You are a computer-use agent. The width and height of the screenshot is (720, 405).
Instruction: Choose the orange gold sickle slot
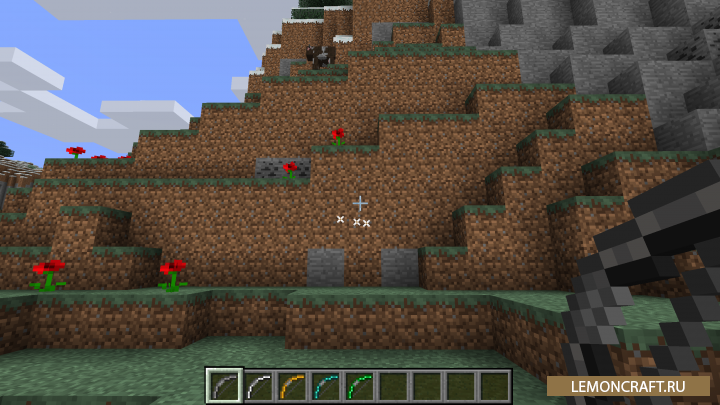291,385
